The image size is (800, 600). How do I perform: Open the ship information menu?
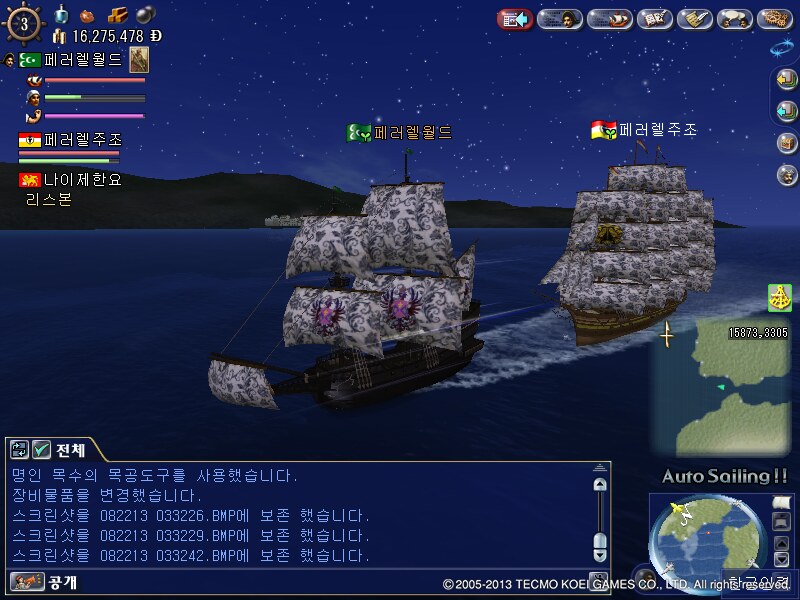608,19
